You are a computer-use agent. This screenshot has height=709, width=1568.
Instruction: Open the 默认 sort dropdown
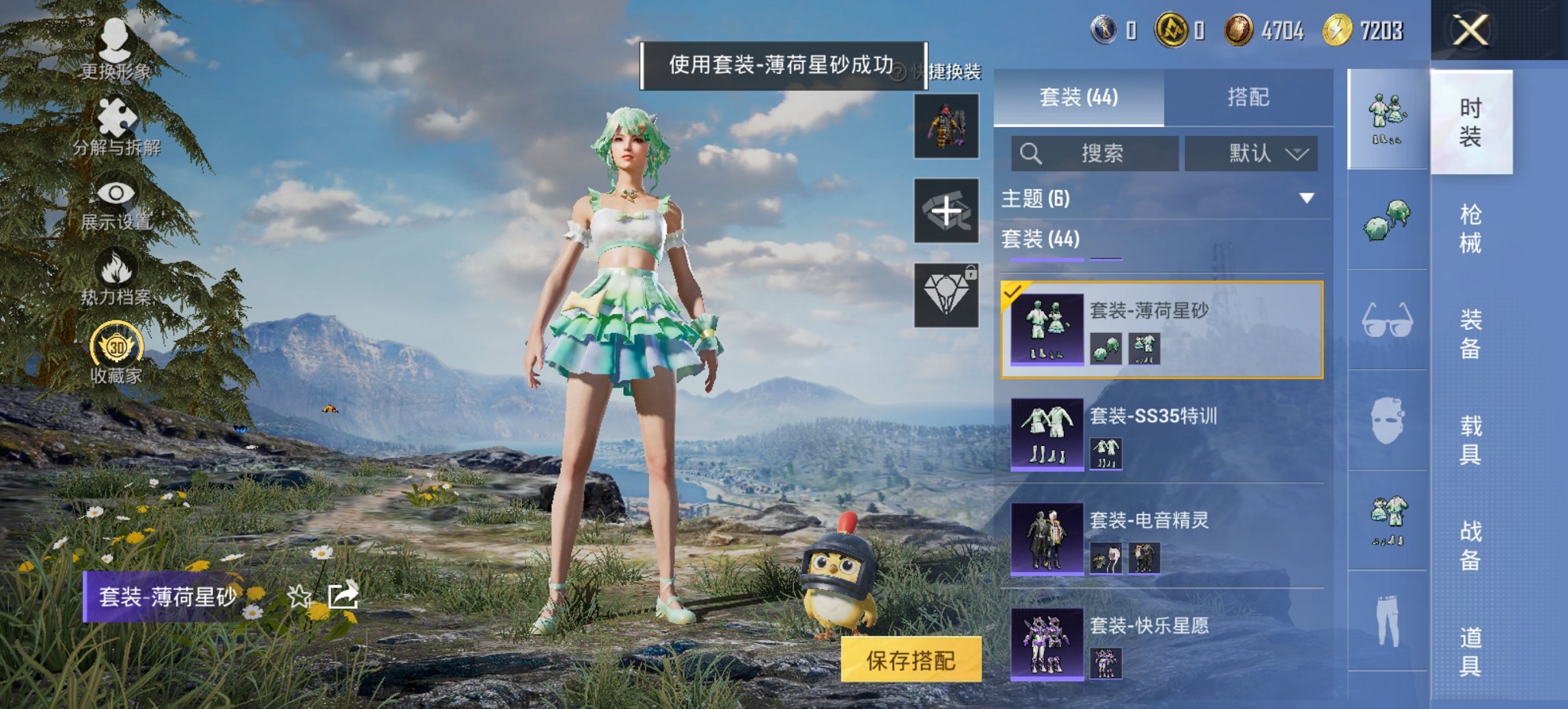[1256, 153]
